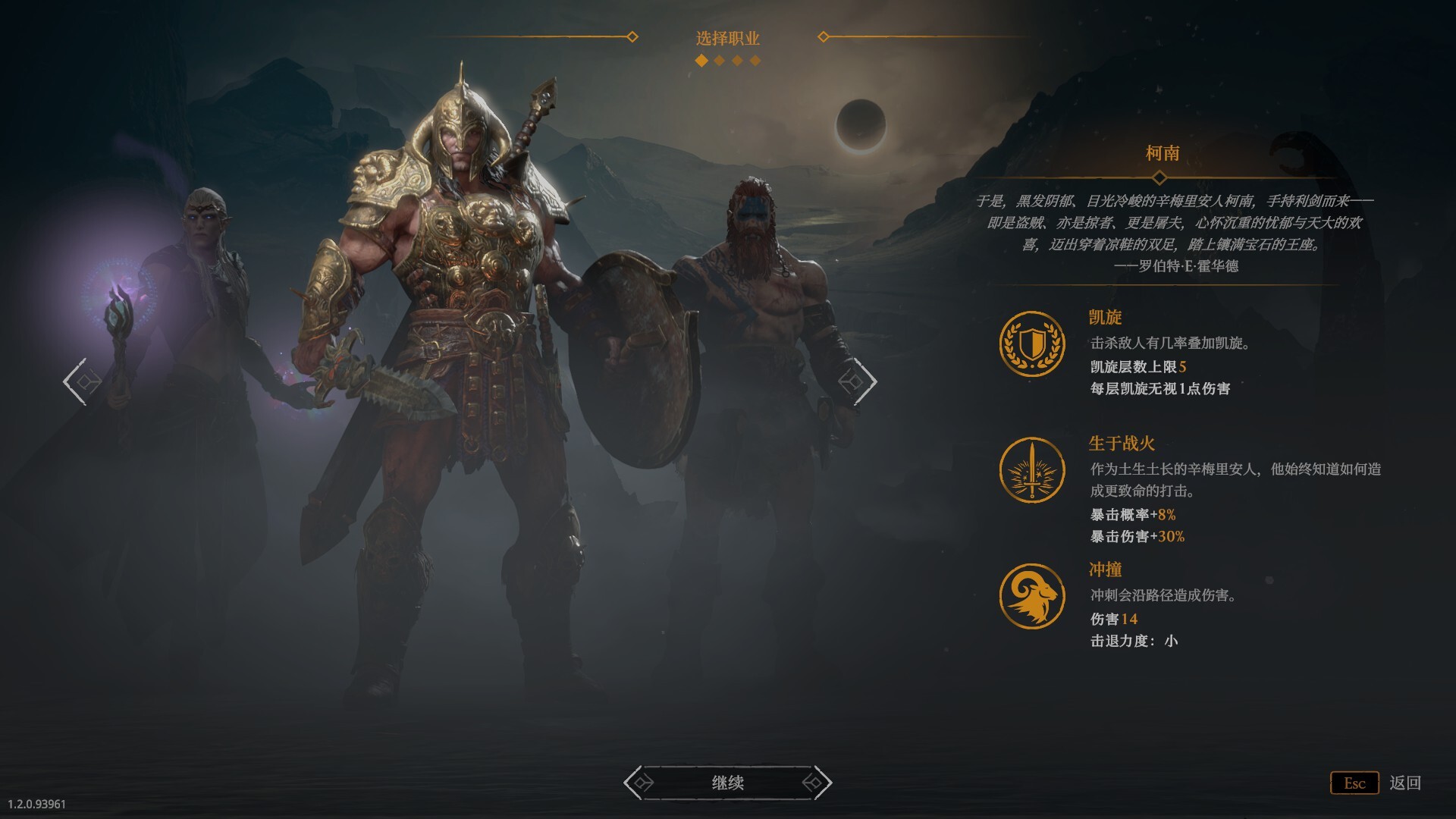Screen dimensions: 1456x819
Task: Click the diamond ornament below 柯南 title
Action: (1159, 177)
